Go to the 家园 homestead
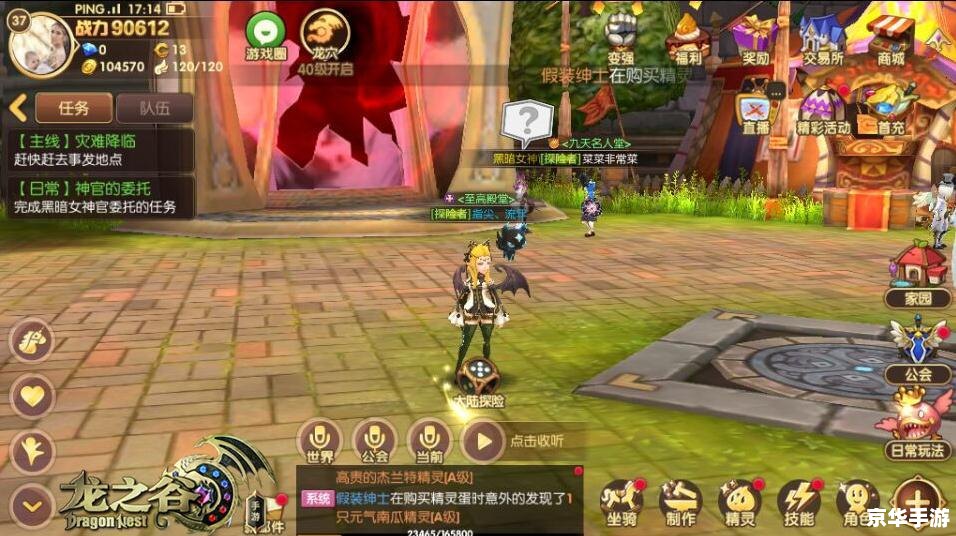Image resolution: width=956 pixels, height=536 pixels. (x=919, y=268)
